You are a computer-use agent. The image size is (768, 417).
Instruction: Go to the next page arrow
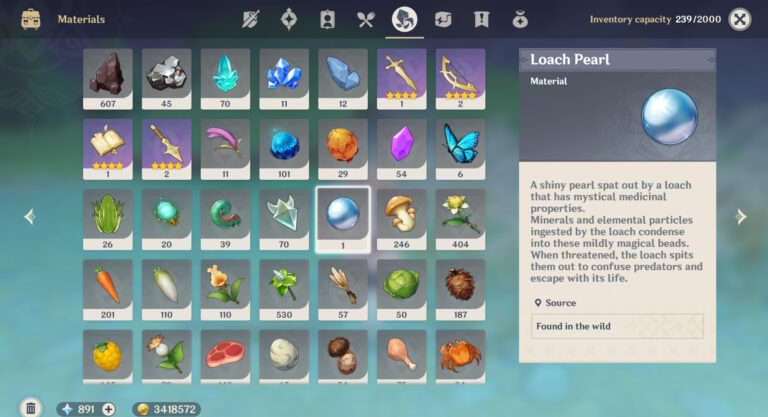pos(741,217)
